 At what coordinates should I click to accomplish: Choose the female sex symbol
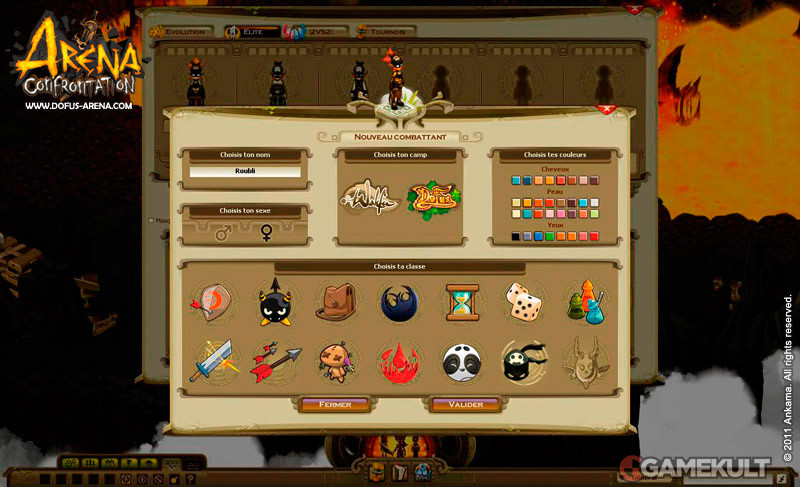(266, 232)
